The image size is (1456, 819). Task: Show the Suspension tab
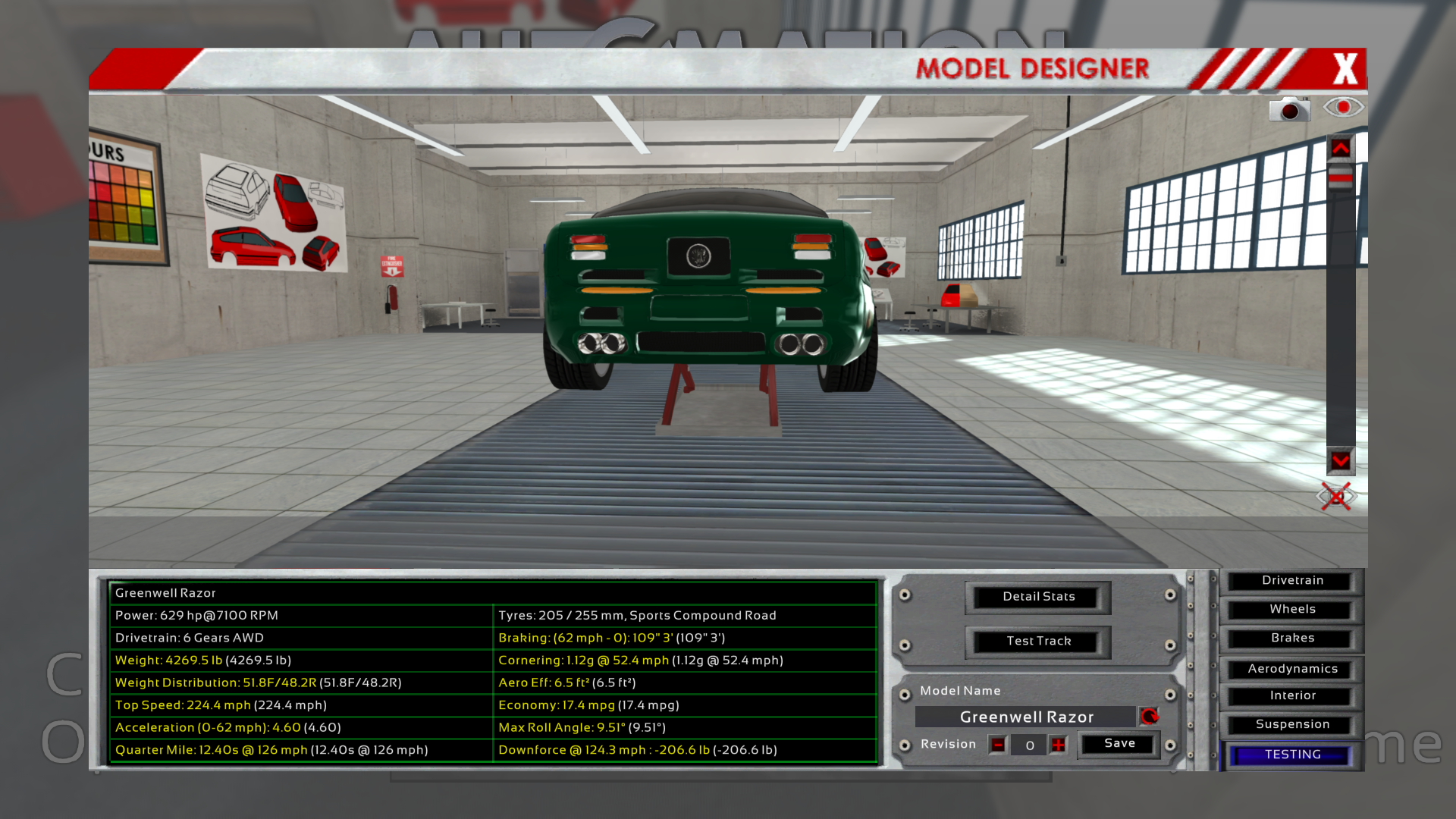pos(1292,725)
